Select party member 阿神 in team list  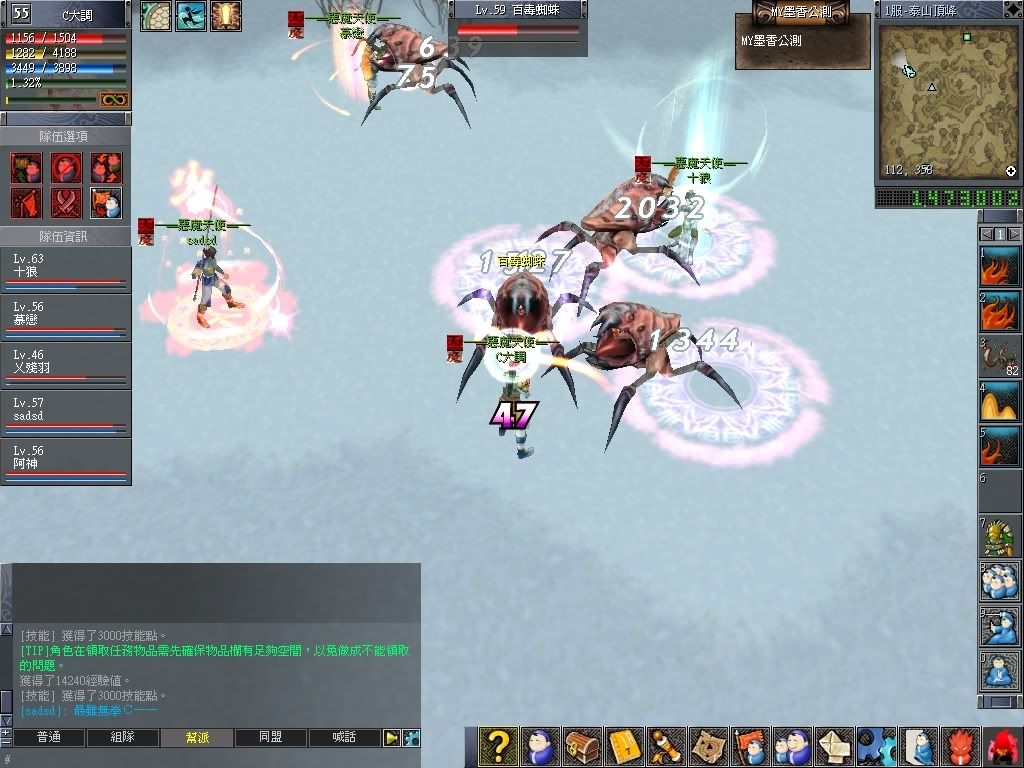(x=66, y=461)
